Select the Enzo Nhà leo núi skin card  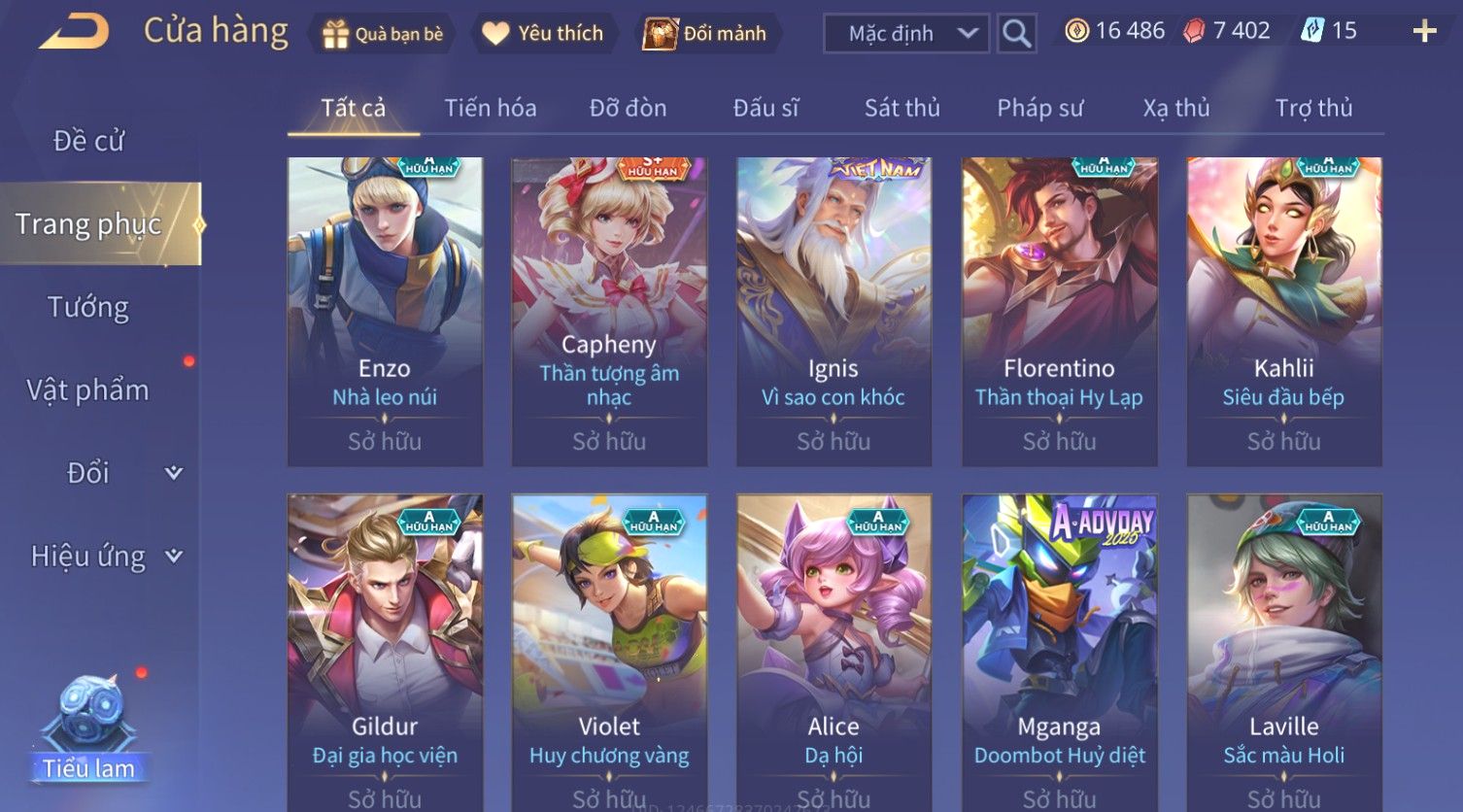click(385, 311)
